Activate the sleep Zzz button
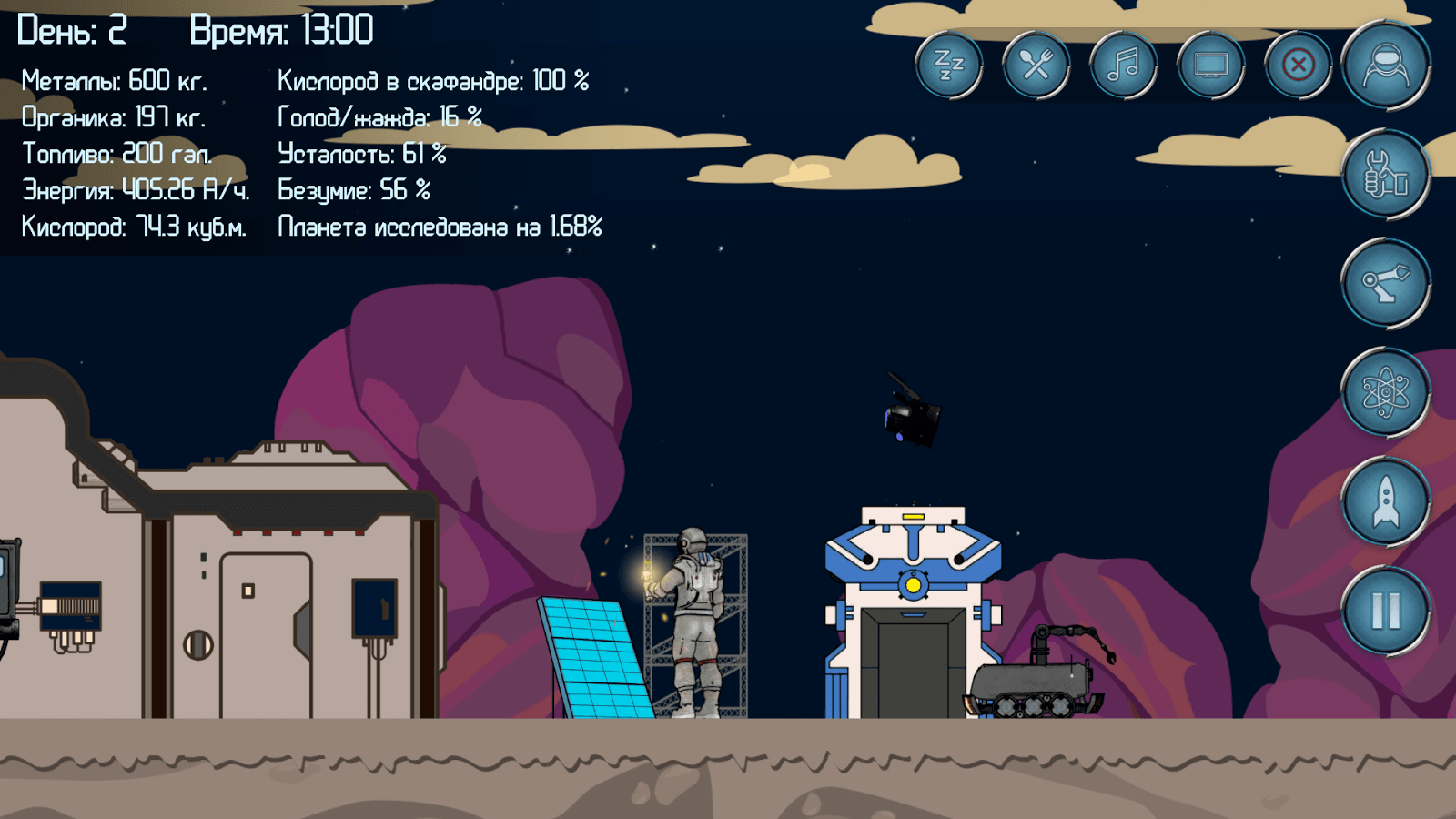Viewport: 1456px width, 819px height. (x=948, y=66)
